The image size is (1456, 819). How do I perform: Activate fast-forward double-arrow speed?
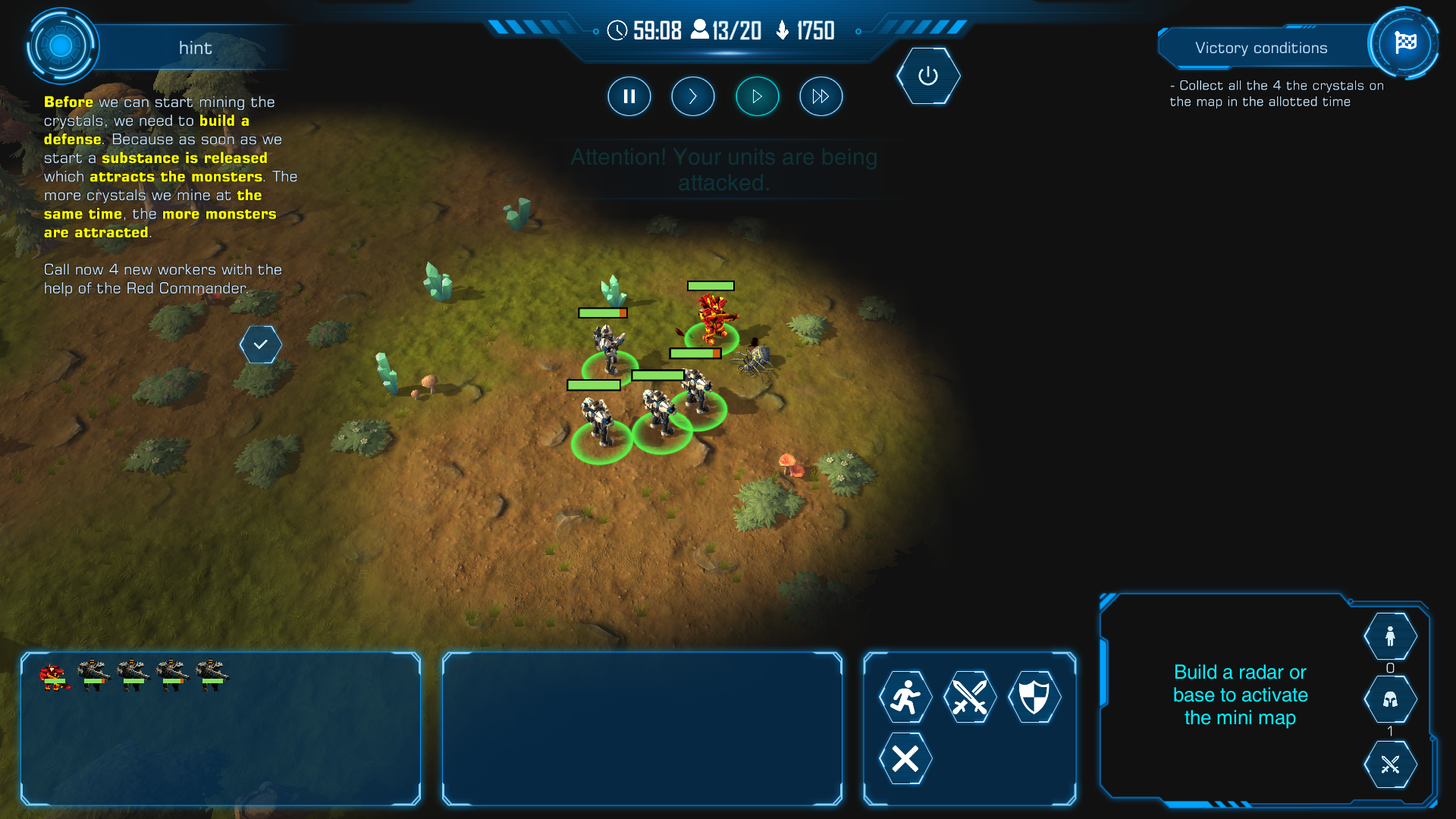pyautogui.click(x=821, y=96)
